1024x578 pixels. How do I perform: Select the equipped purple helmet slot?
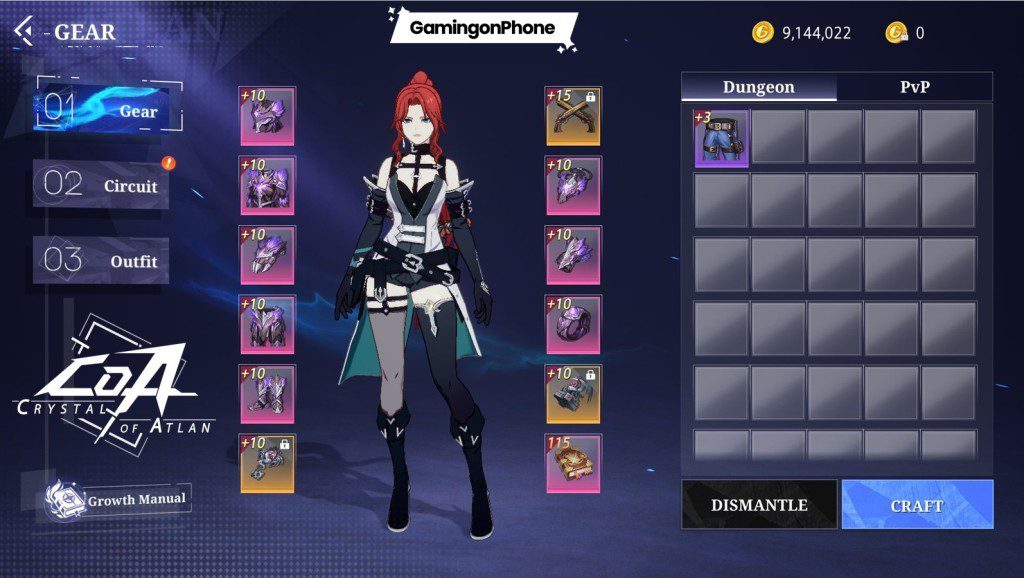(x=267, y=116)
